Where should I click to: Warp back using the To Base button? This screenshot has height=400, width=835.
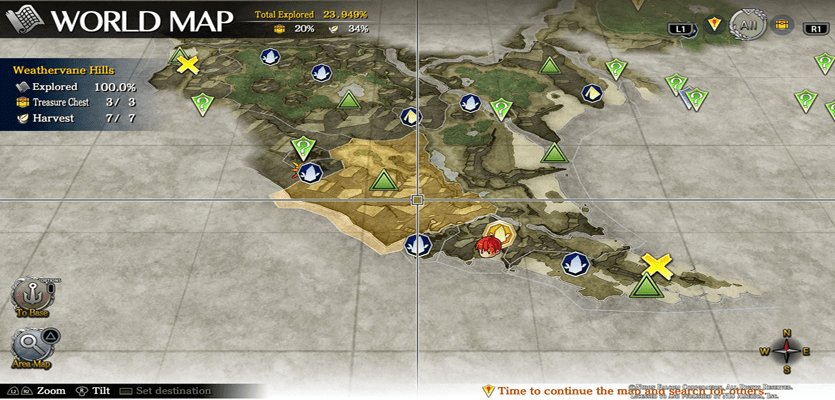(31, 297)
